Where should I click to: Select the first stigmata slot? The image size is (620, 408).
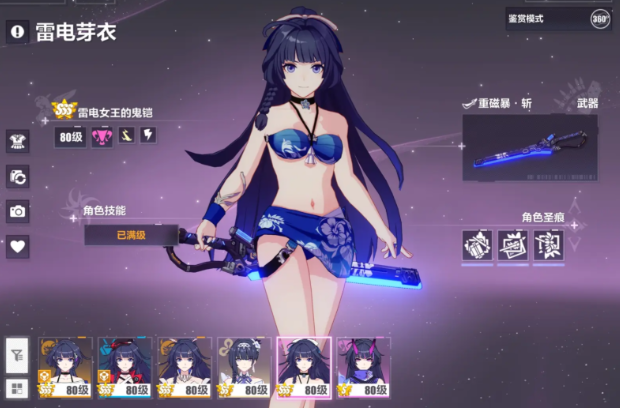click(477, 245)
